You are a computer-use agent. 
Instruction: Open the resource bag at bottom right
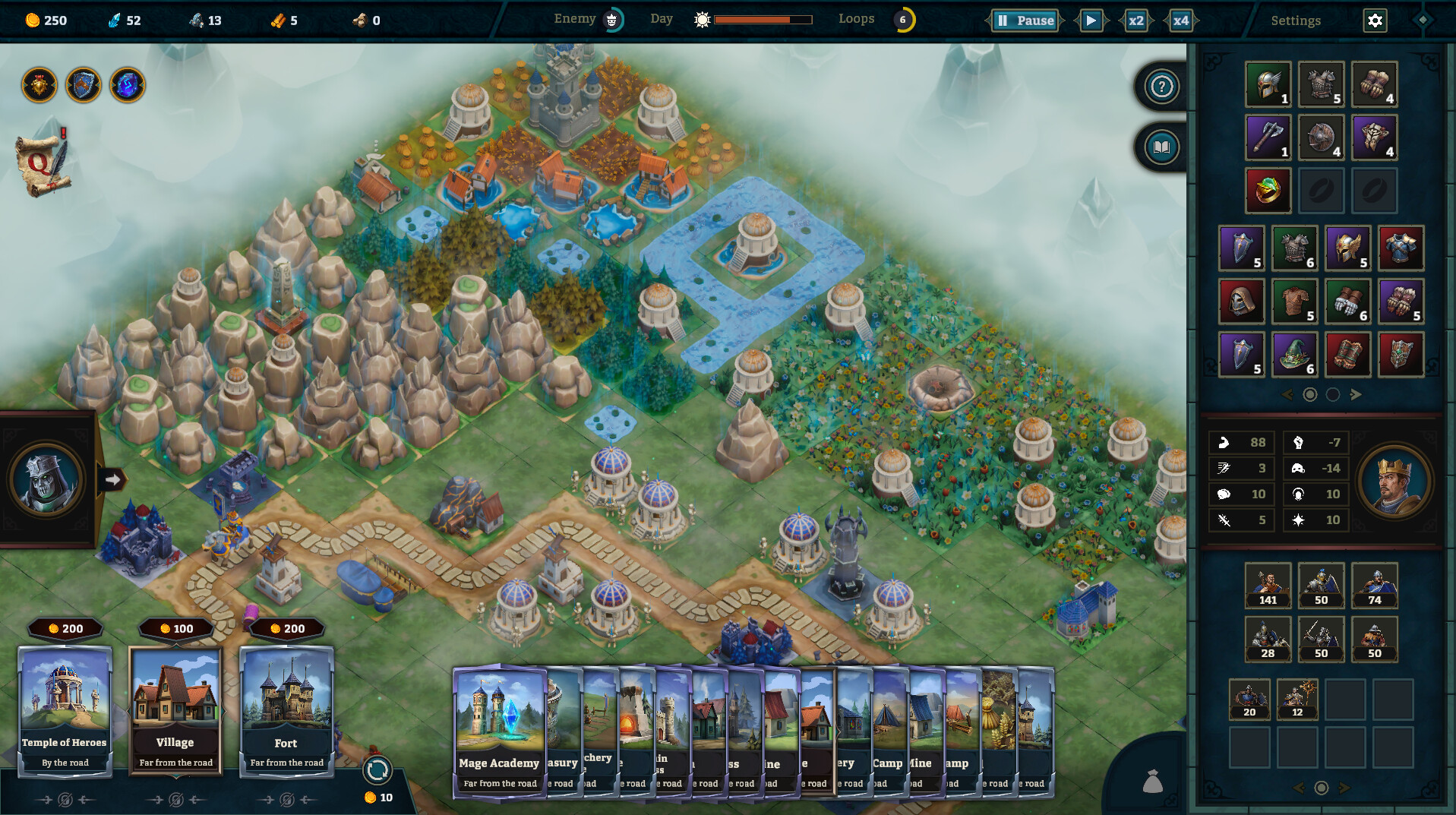click(x=1153, y=779)
